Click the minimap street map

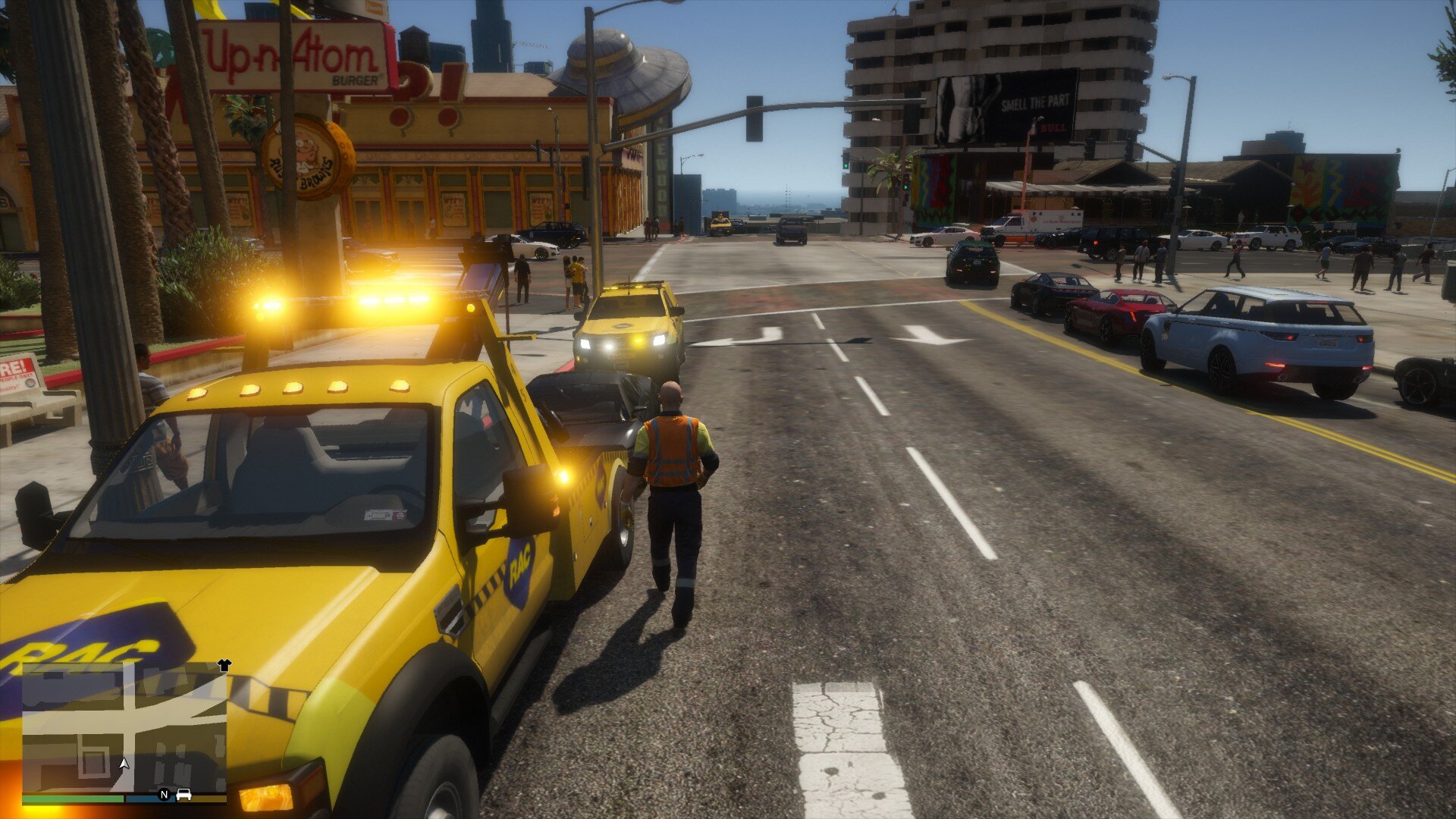click(124, 728)
